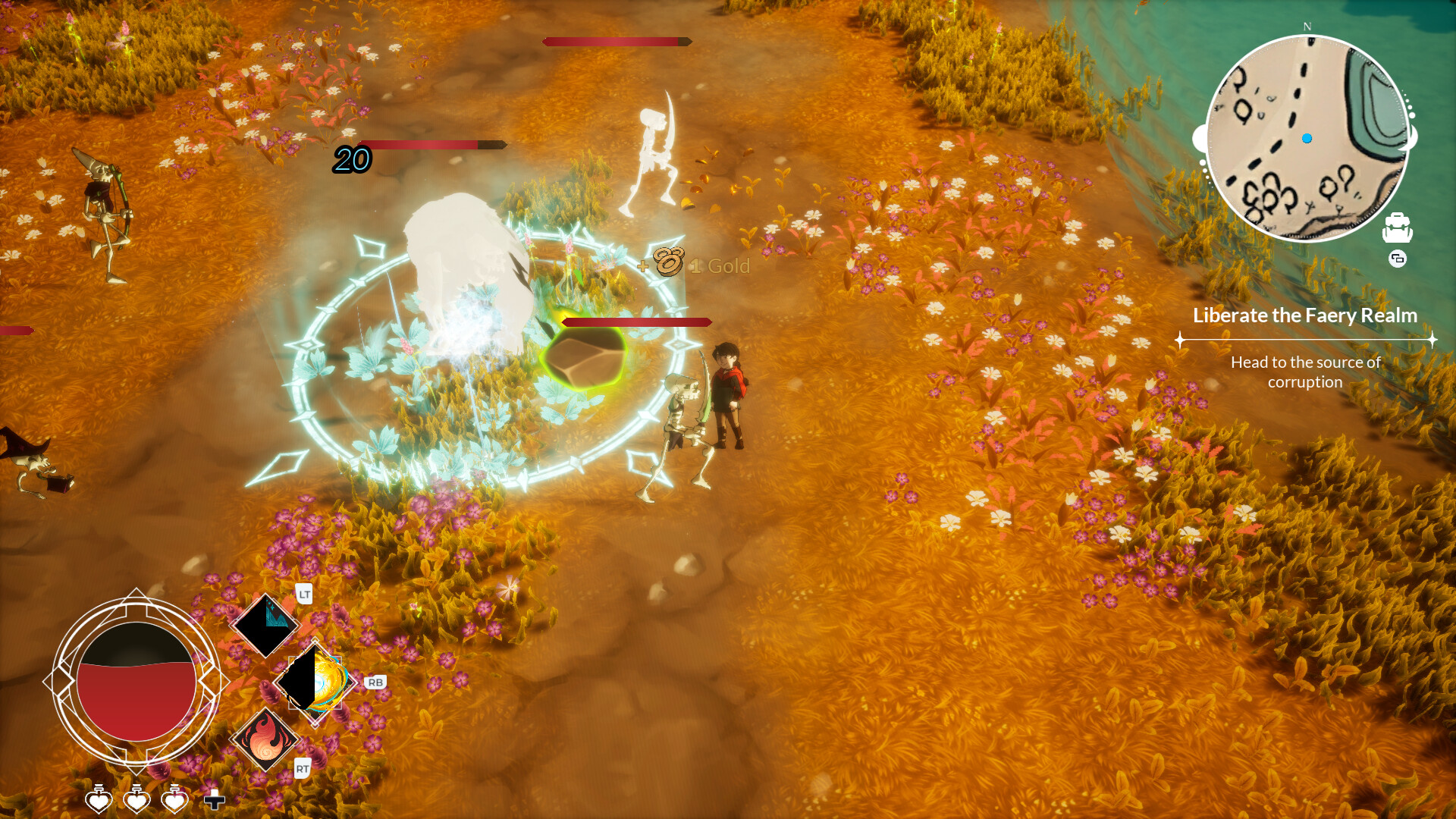Click the leftmost health potion heart icon
The image size is (1456, 819).
97,799
